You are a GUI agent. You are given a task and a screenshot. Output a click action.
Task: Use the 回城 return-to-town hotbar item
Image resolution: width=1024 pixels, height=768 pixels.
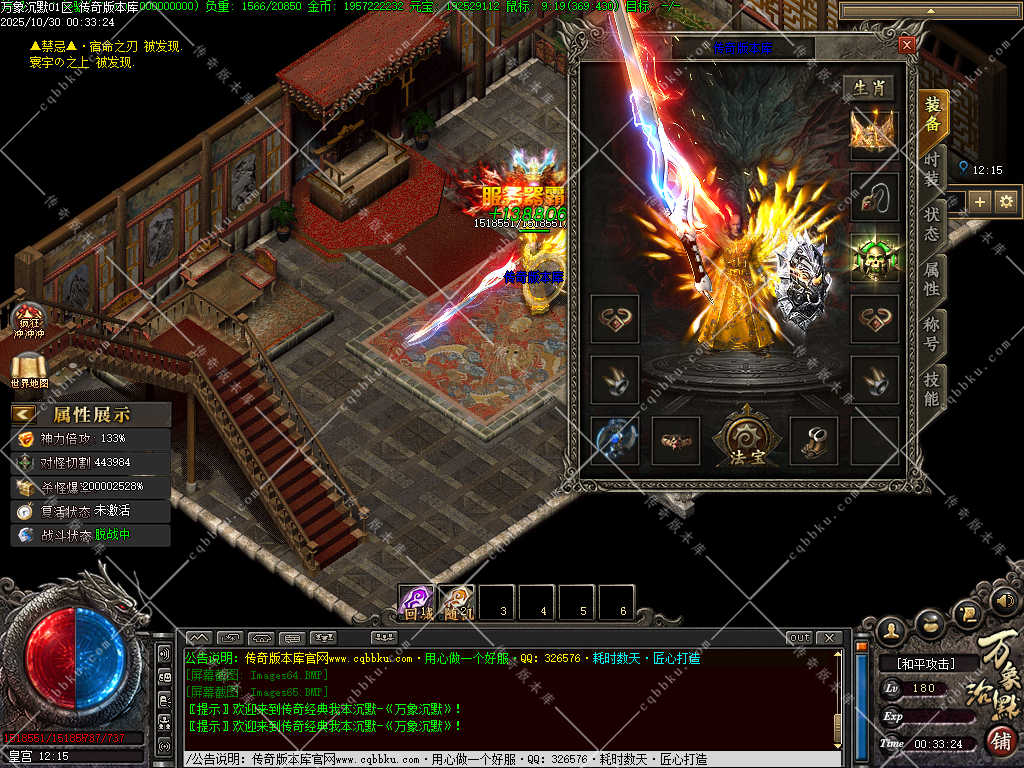click(x=416, y=603)
